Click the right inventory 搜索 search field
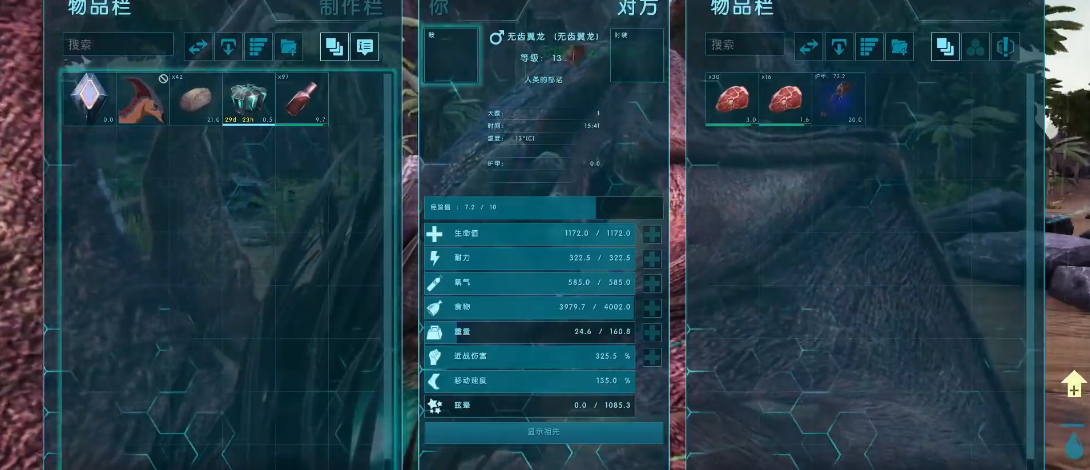The image size is (1090, 470). tap(746, 45)
